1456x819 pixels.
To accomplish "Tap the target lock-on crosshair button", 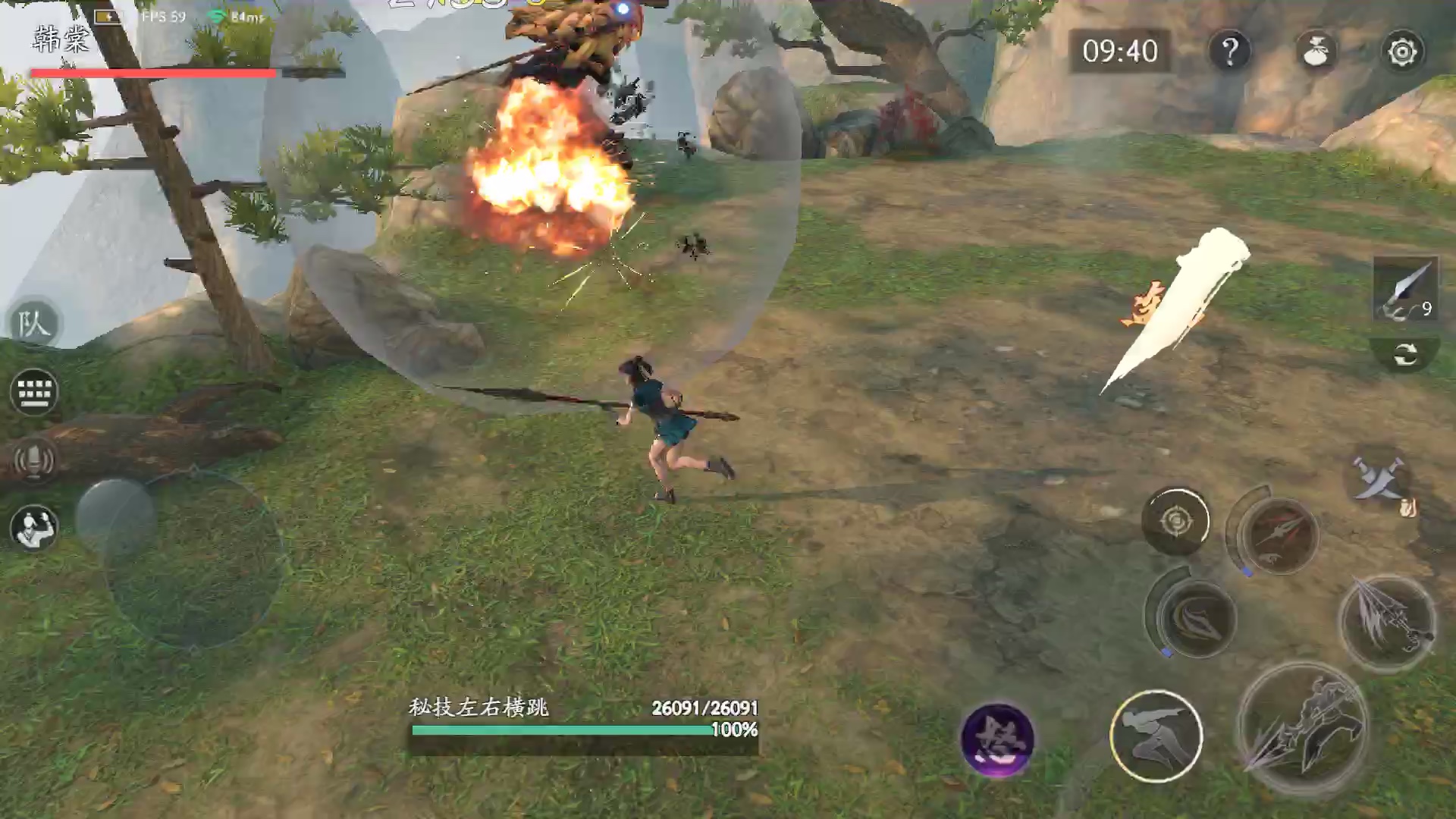I will pos(1176,521).
